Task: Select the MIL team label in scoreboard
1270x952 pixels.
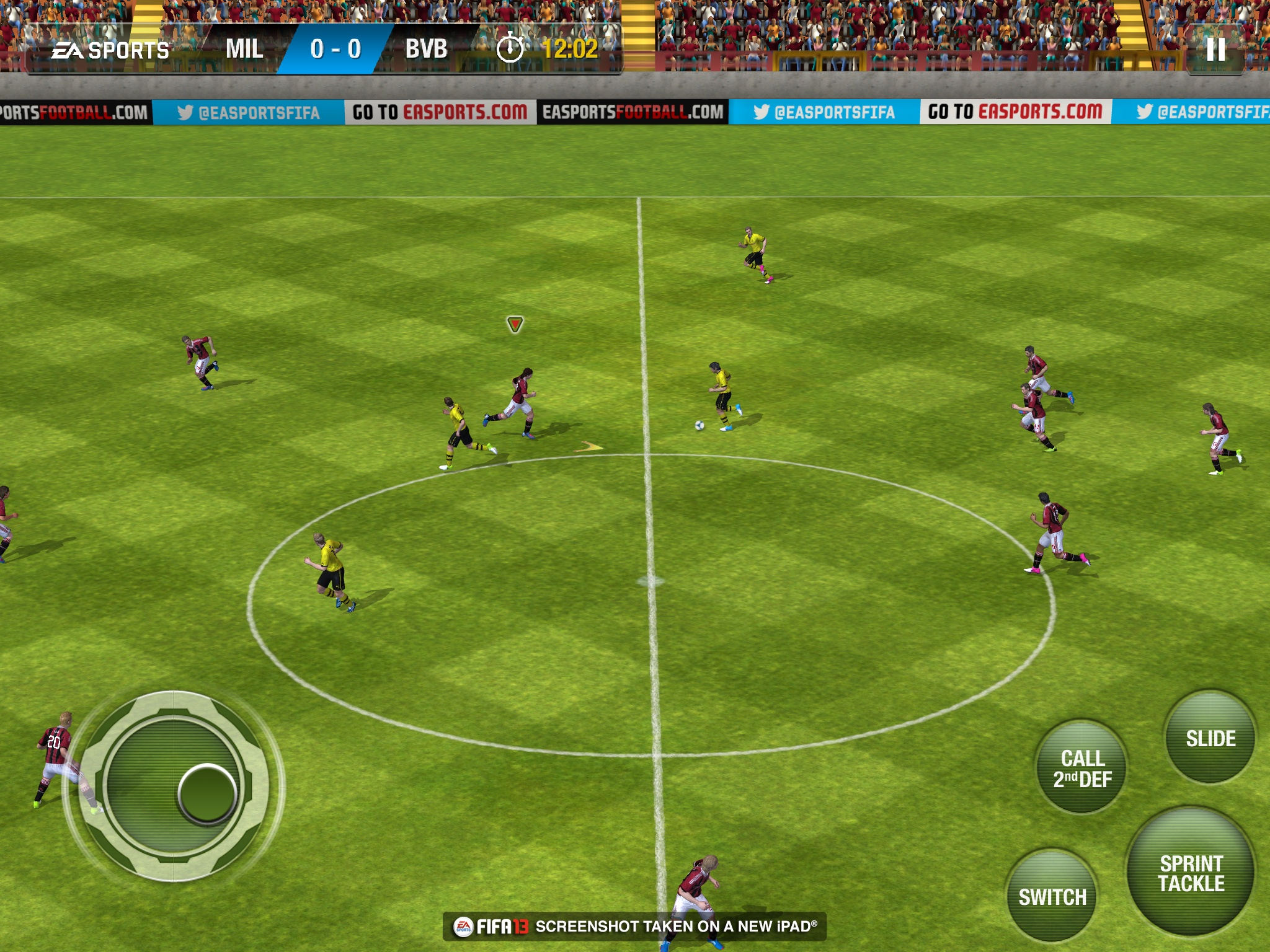Action: tap(244, 50)
